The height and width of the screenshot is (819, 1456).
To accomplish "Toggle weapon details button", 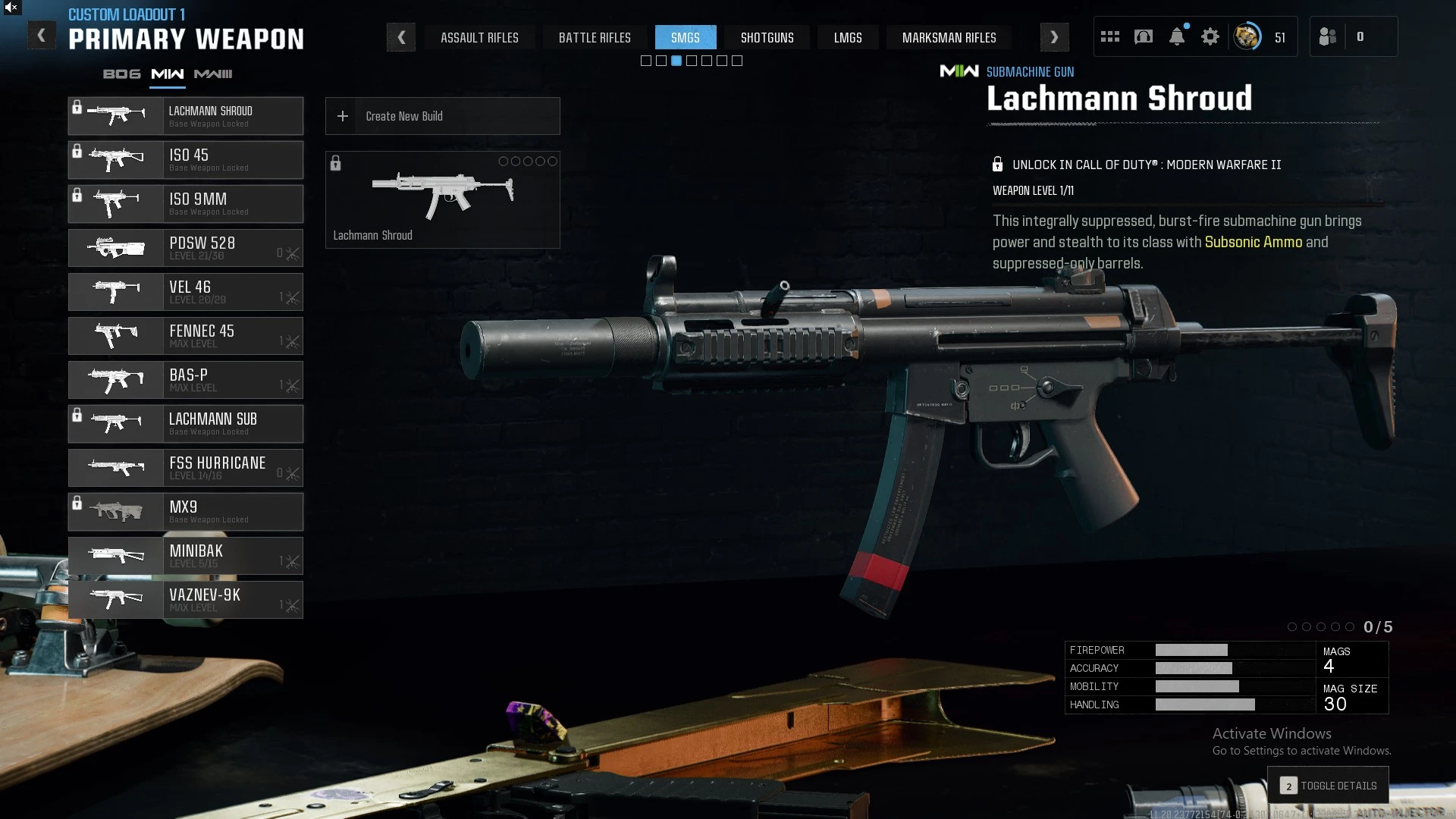I will pos(1328,786).
